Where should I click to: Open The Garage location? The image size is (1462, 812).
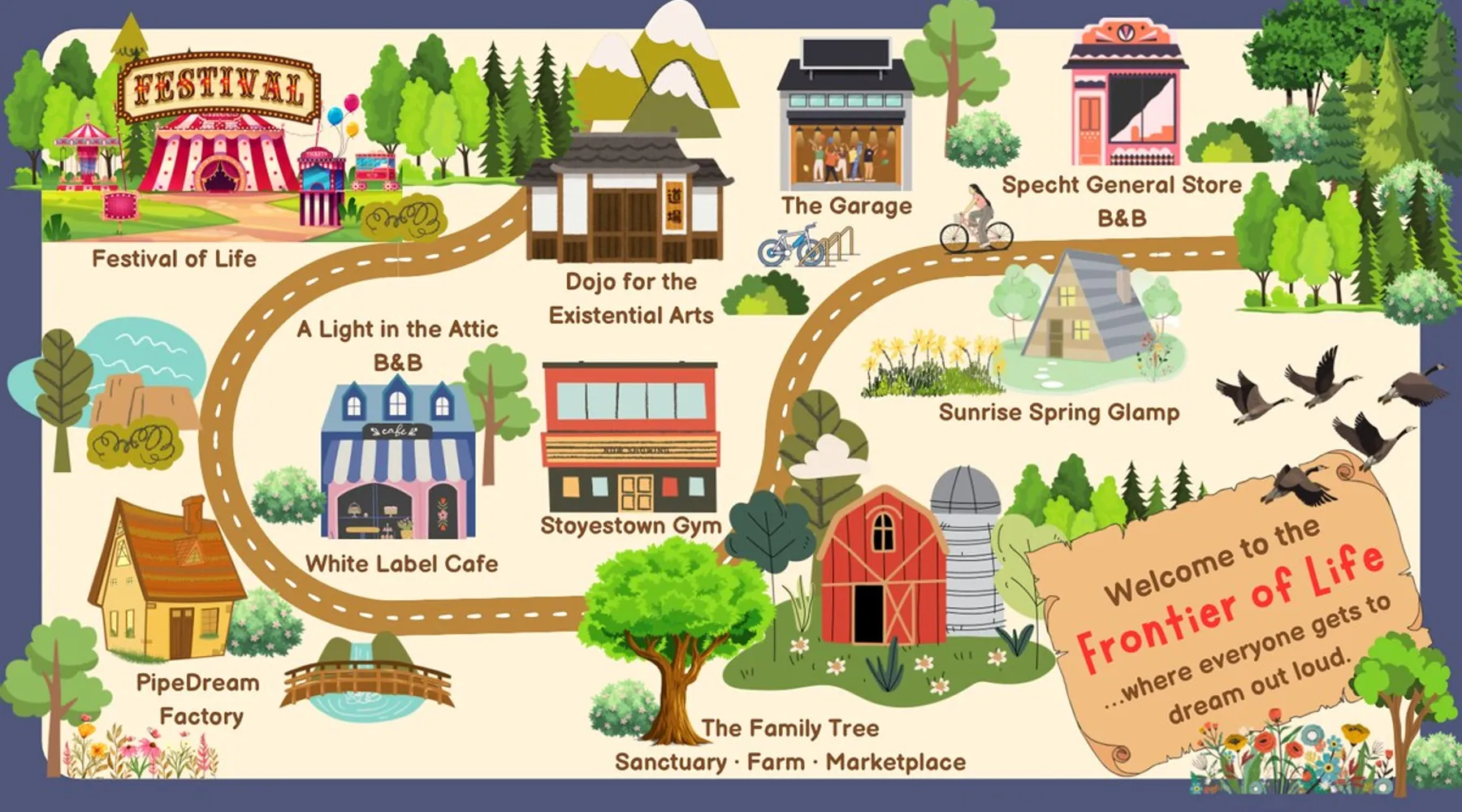tap(846, 122)
